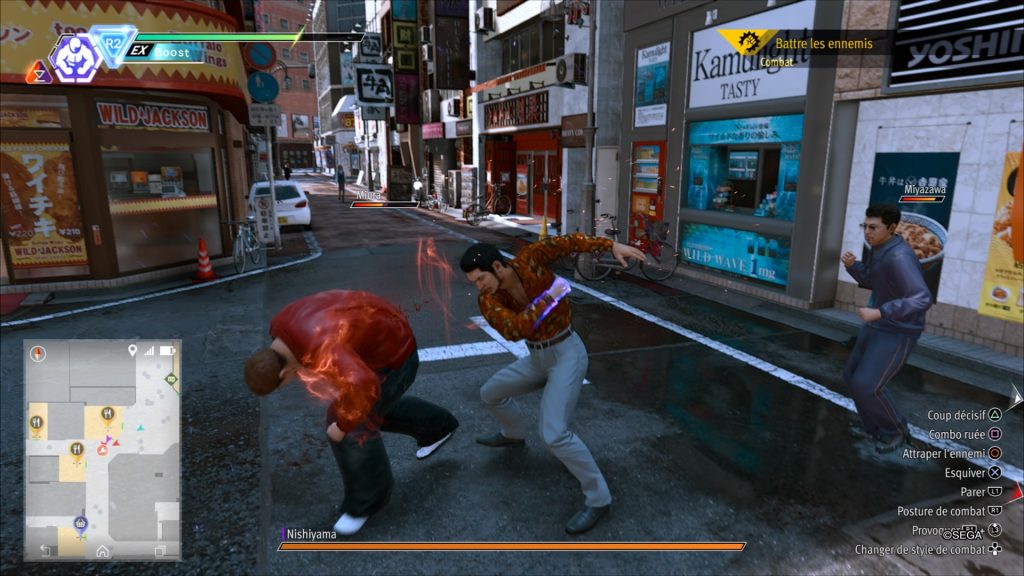
Task: Tap the minimap recent-apps square button
Action: tap(160, 550)
